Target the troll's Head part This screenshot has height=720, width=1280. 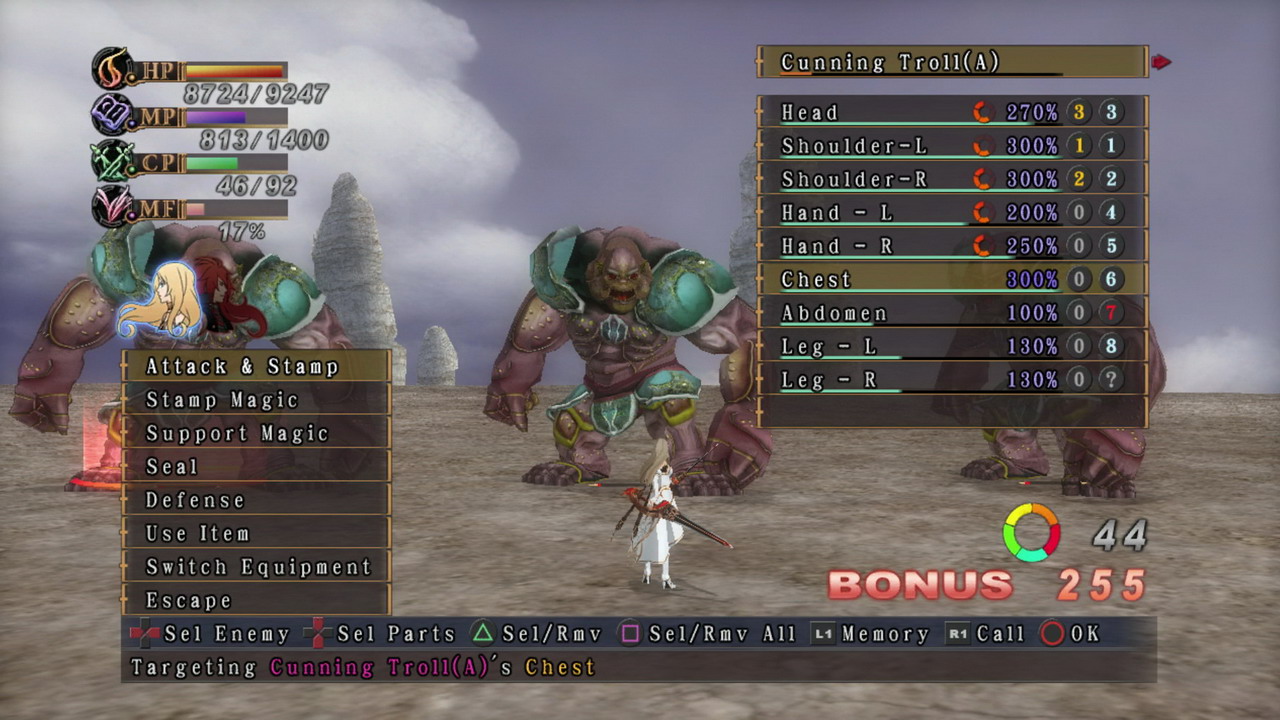(951, 112)
